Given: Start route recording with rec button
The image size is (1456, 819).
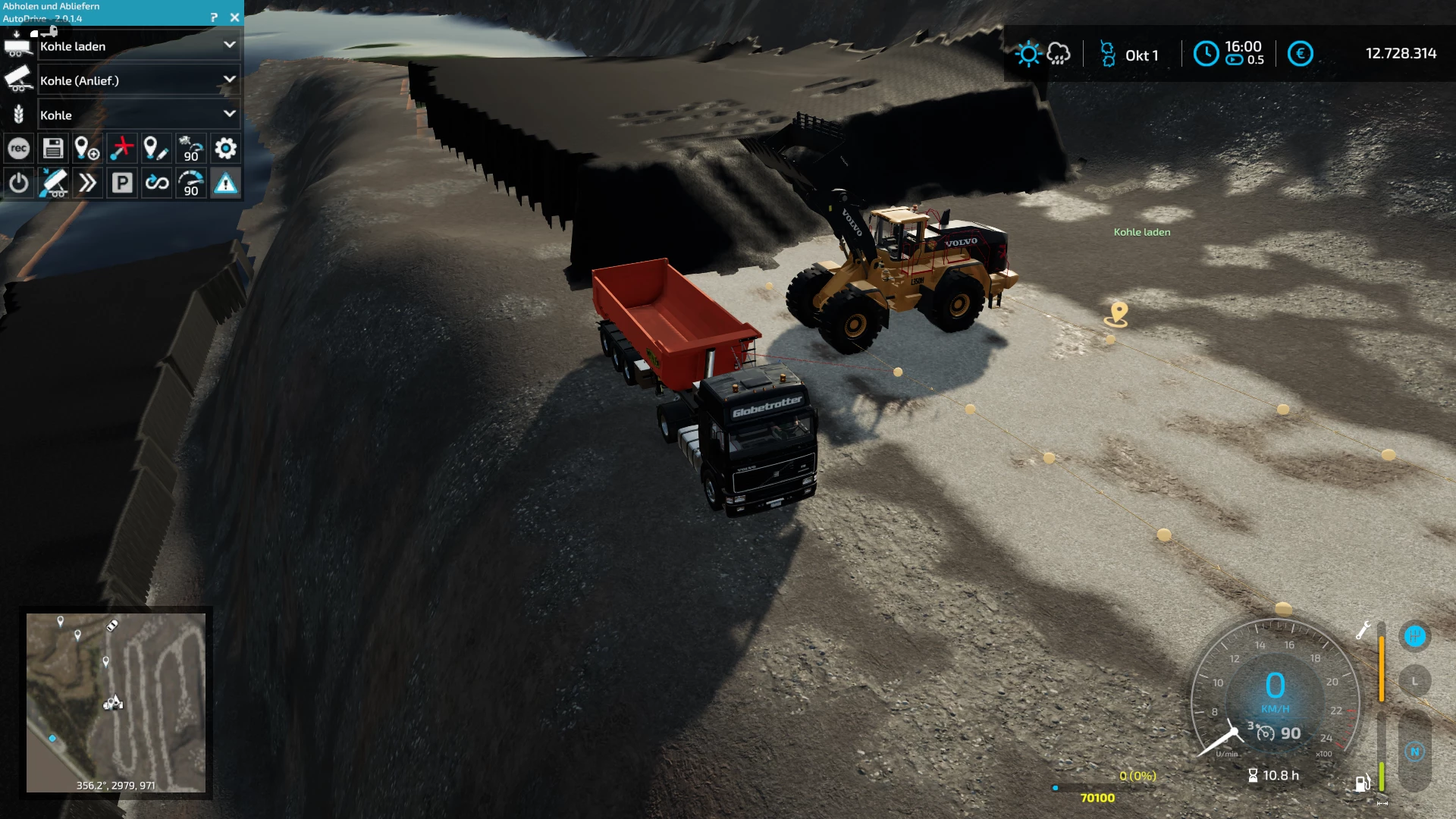Looking at the screenshot, I should (x=19, y=149).
